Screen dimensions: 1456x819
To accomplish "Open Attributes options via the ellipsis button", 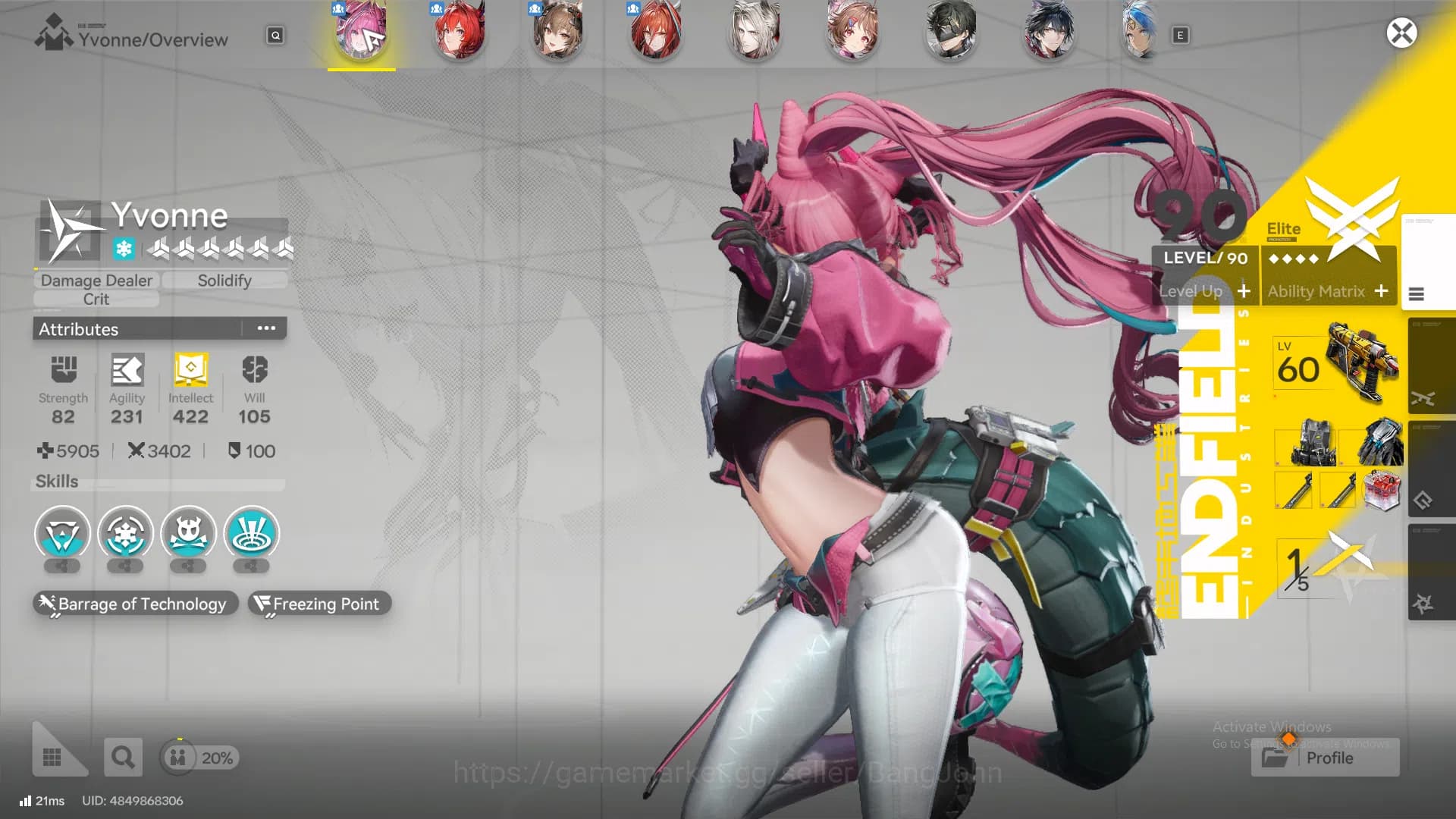I will tap(265, 328).
